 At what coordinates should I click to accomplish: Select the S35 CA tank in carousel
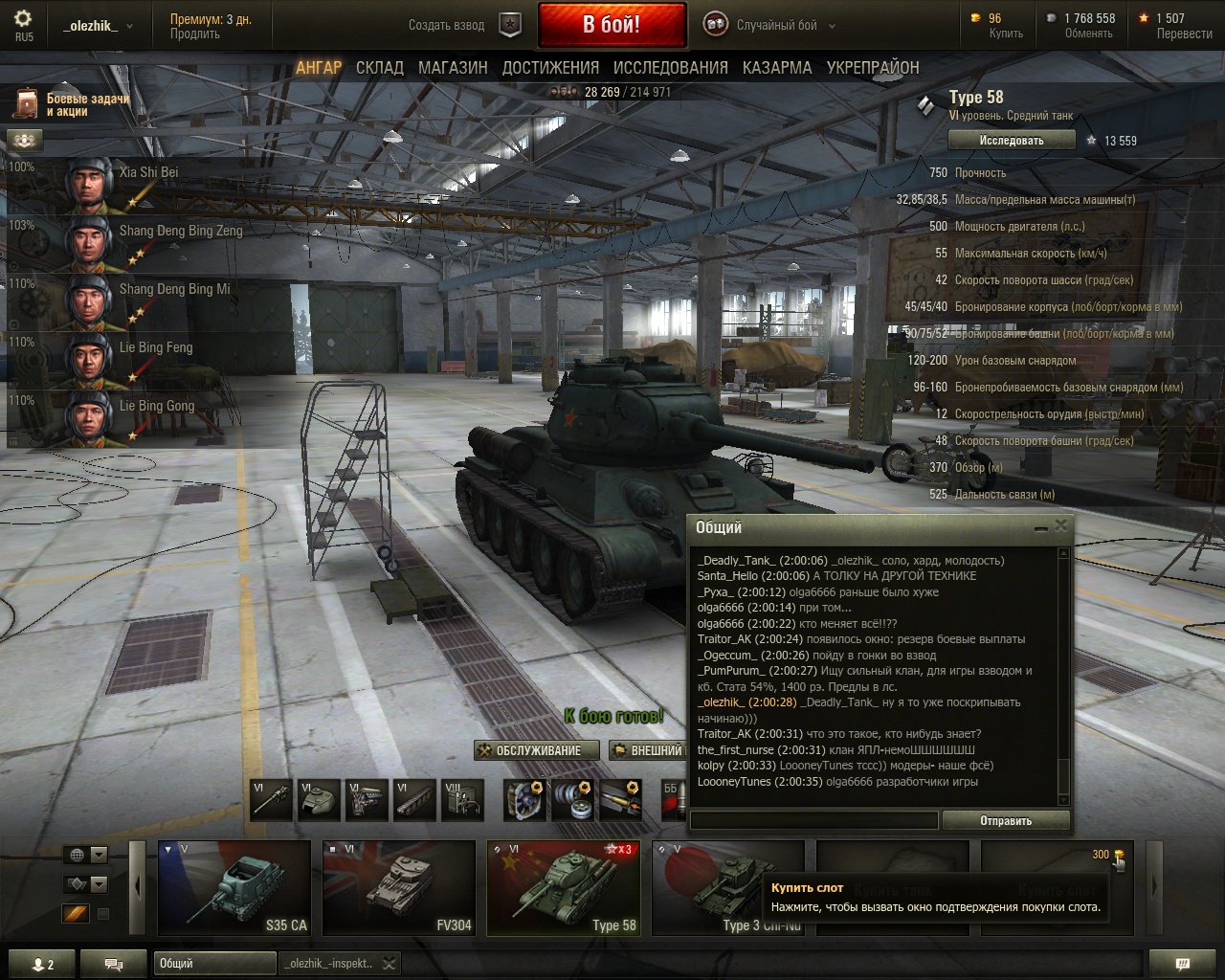tap(234, 887)
